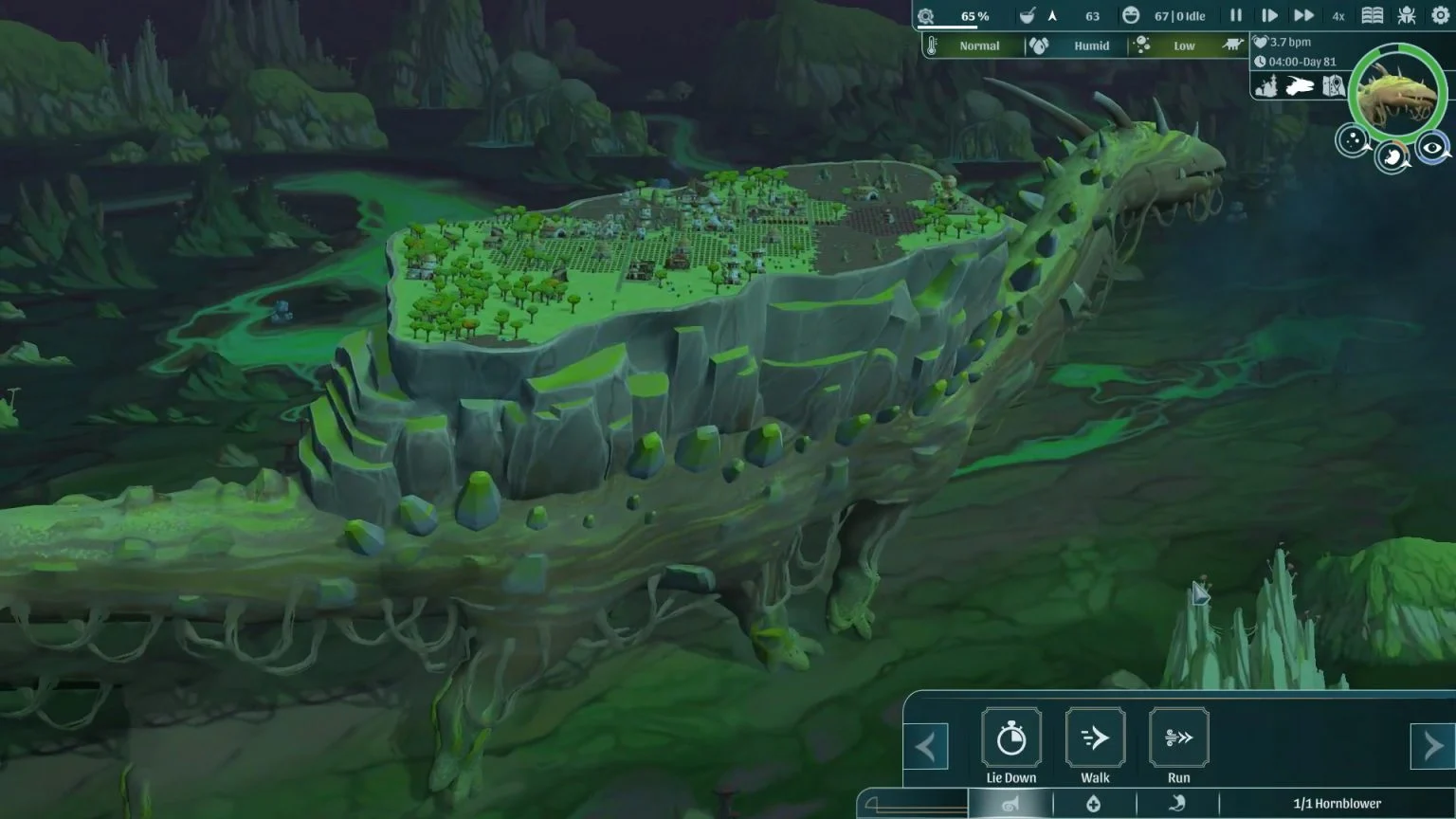
Task: Click the parasite infestation icon near settings
Action: 1406,15
